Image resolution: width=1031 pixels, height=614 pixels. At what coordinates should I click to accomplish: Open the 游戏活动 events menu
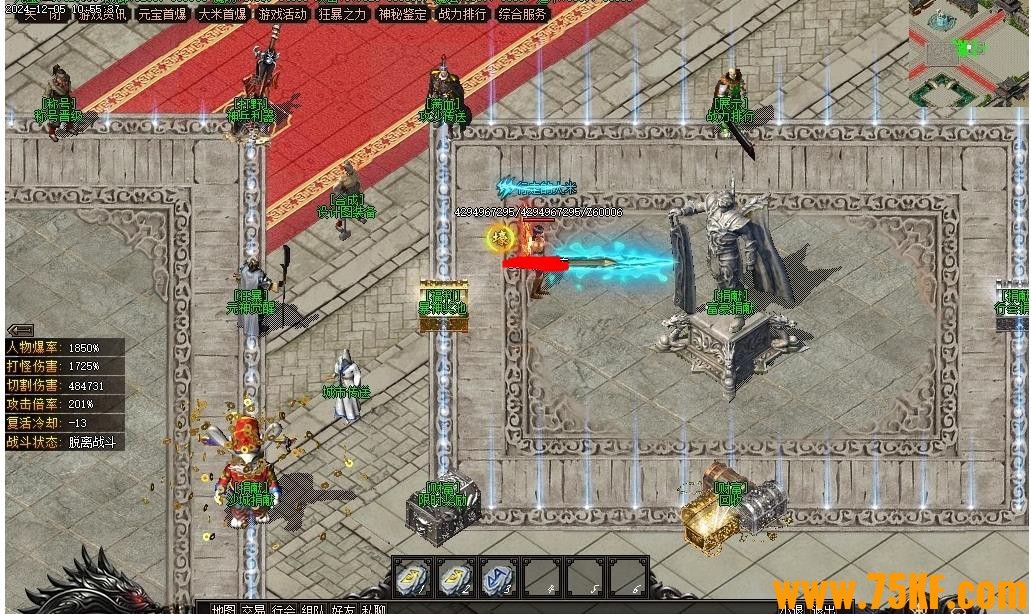click(282, 14)
